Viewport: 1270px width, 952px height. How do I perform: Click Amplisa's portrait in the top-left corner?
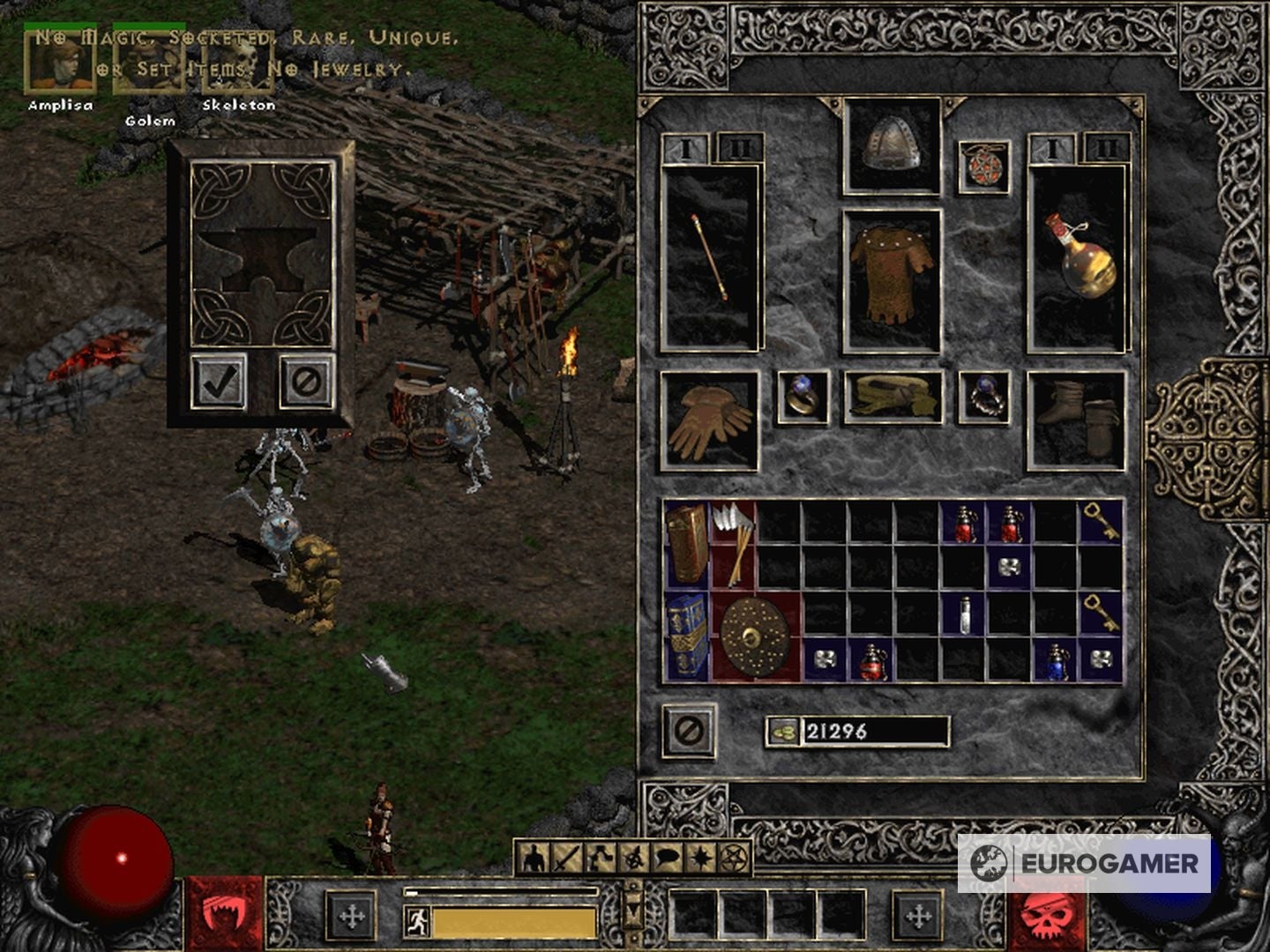click(x=60, y=63)
